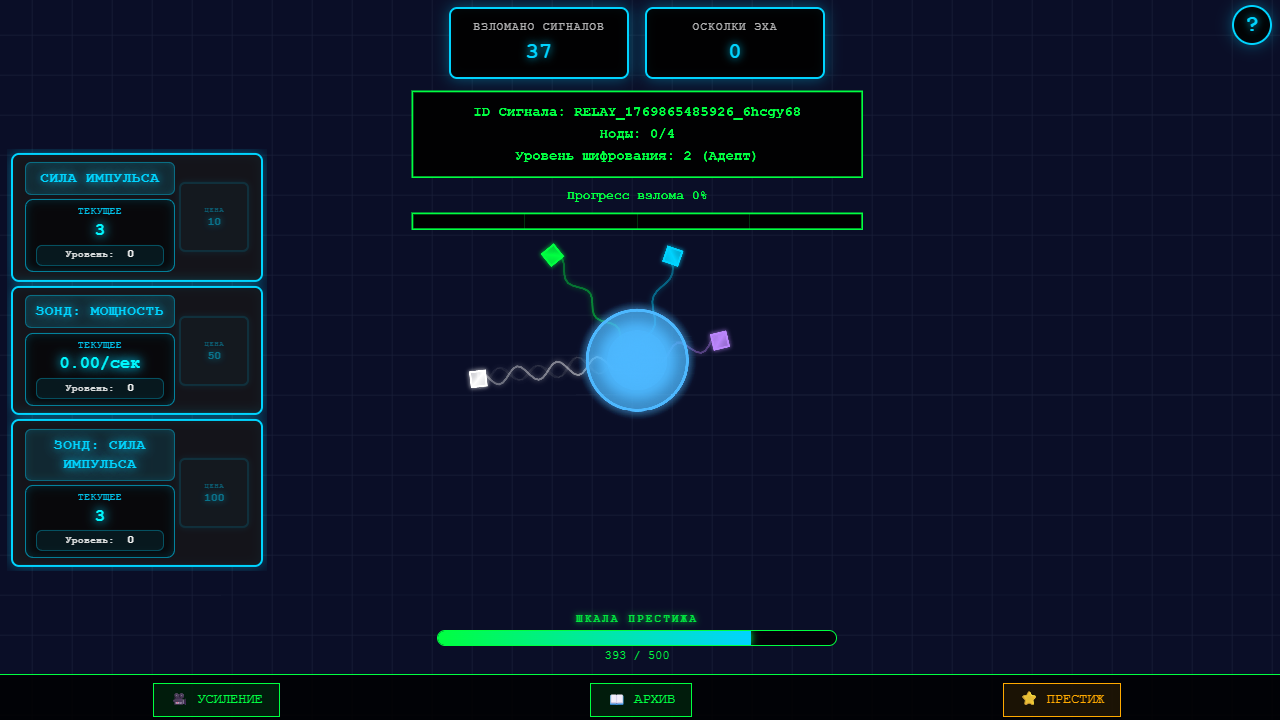Click the glowing blue orb to pulse

click(x=638, y=357)
